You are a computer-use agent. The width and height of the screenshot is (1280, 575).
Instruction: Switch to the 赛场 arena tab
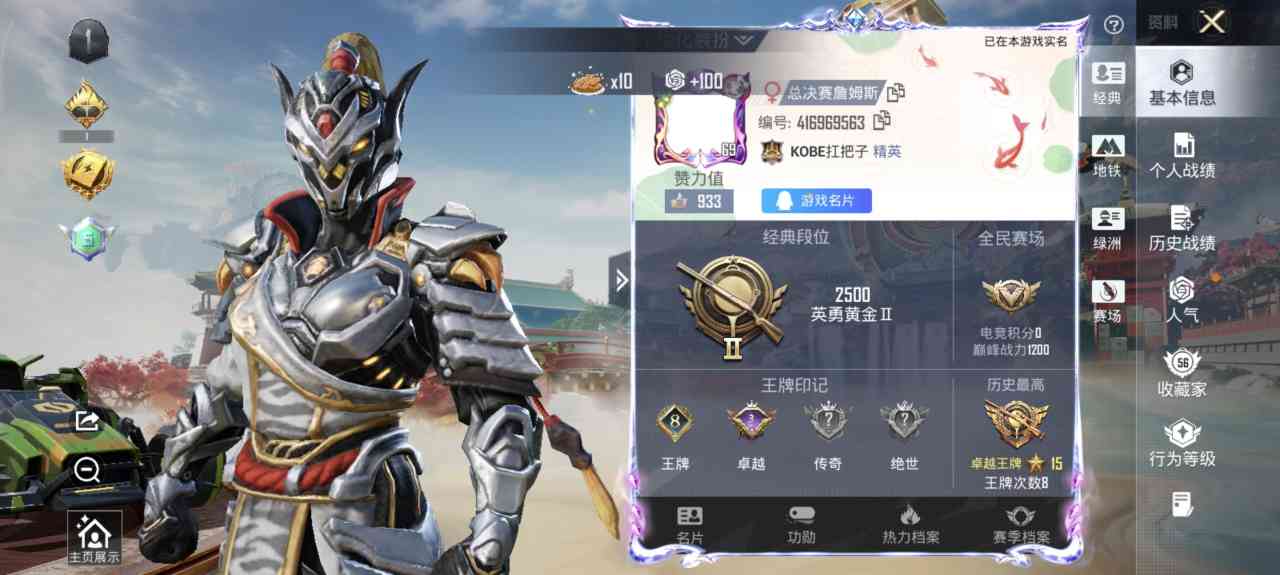pyautogui.click(x=1108, y=301)
